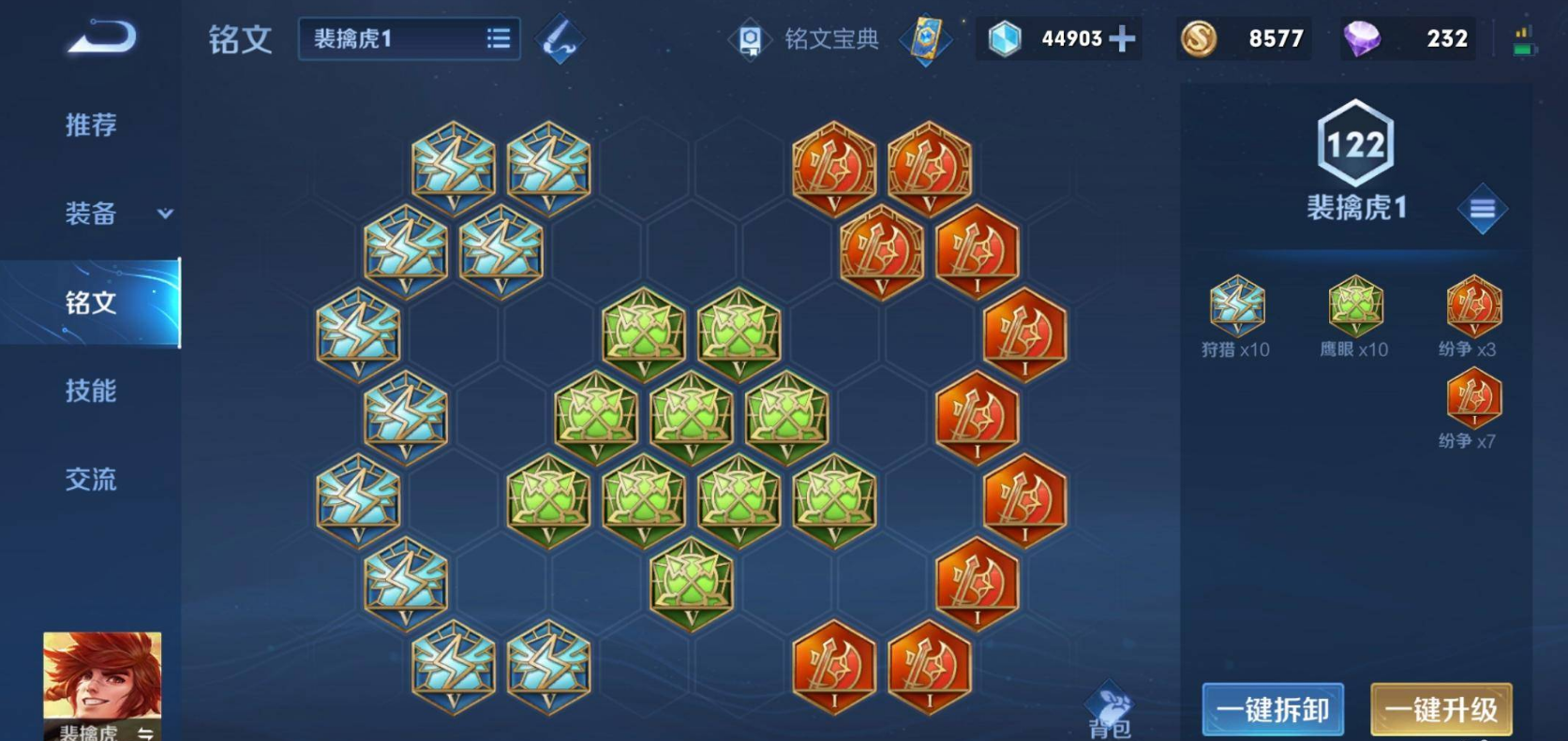Add more blue diamonds with plus button
This screenshot has height=741, width=1568.
[1122, 39]
